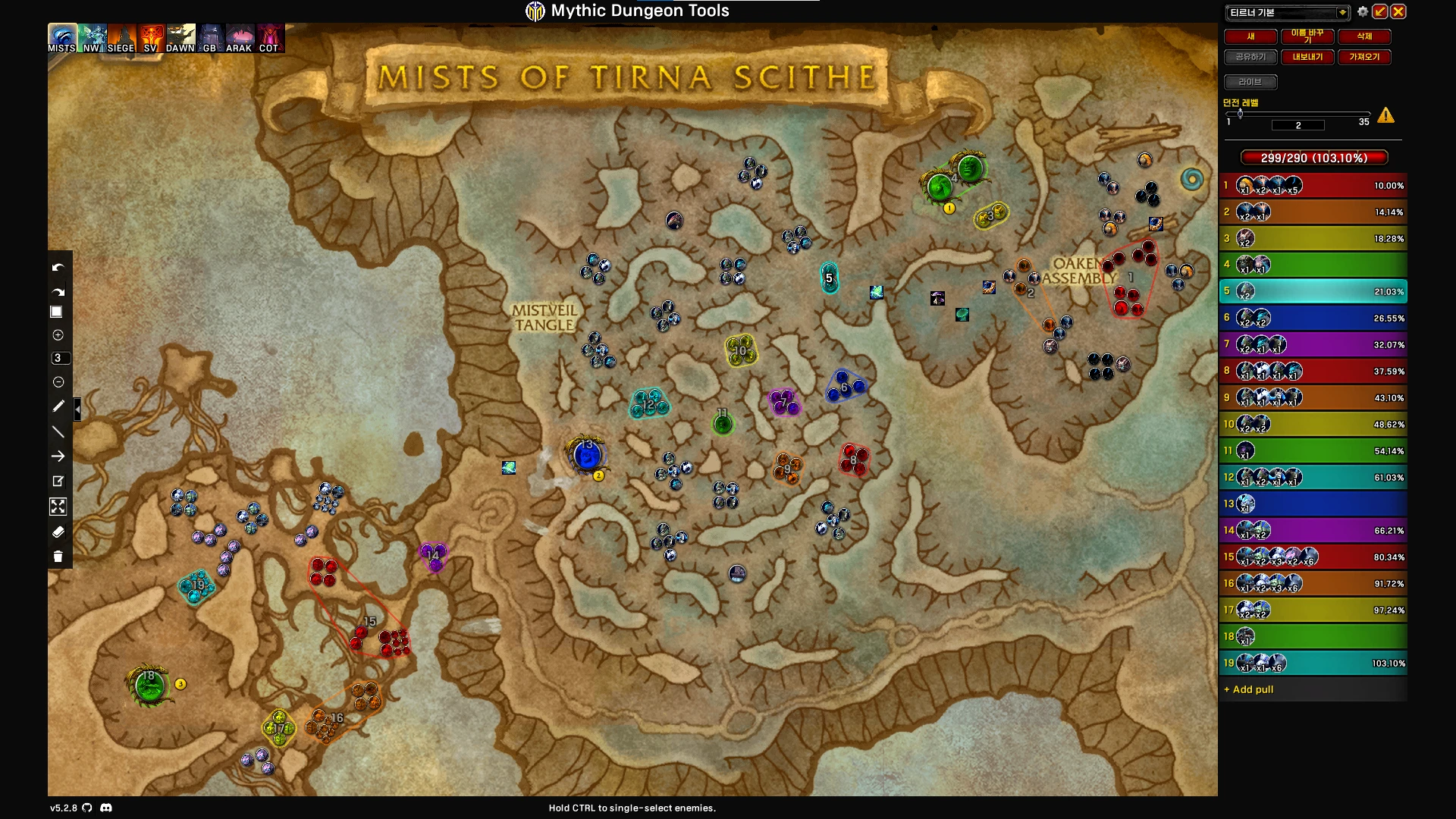Undo the last drawing action
This screenshot has height=819, width=1456.
point(58,268)
